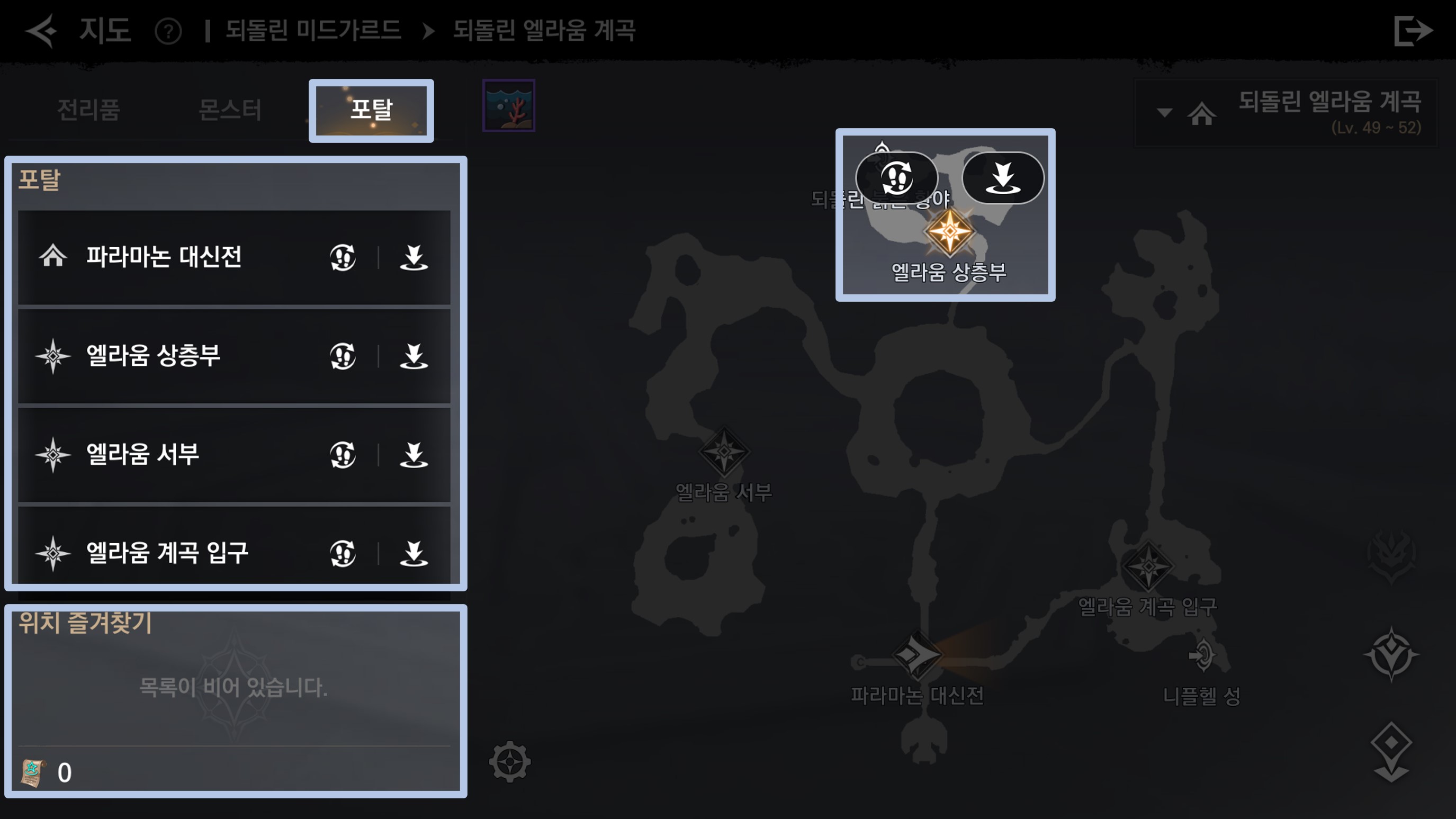
Task: Select the 니플헬 성 marker on map
Action: click(1202, 655)
